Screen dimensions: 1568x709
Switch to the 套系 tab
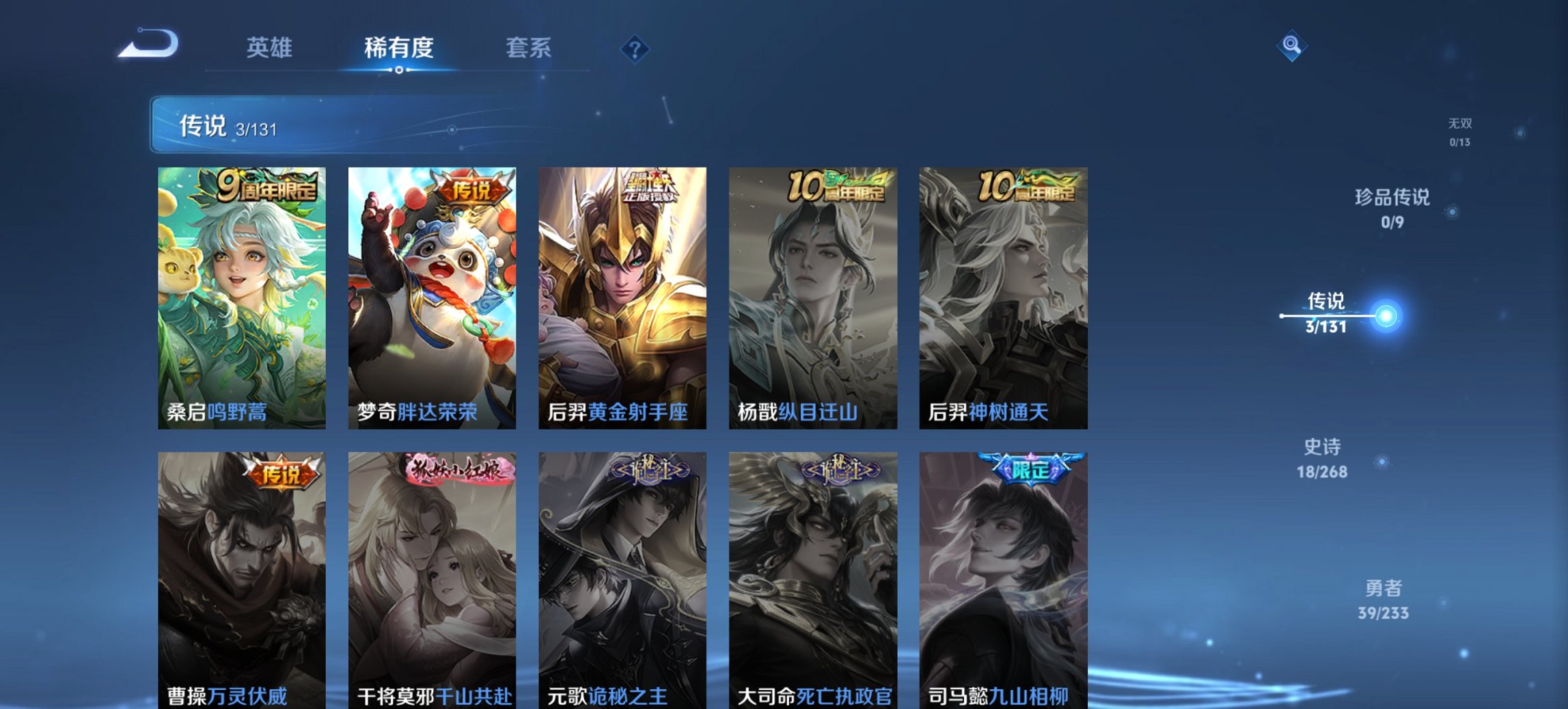point(529,48)
